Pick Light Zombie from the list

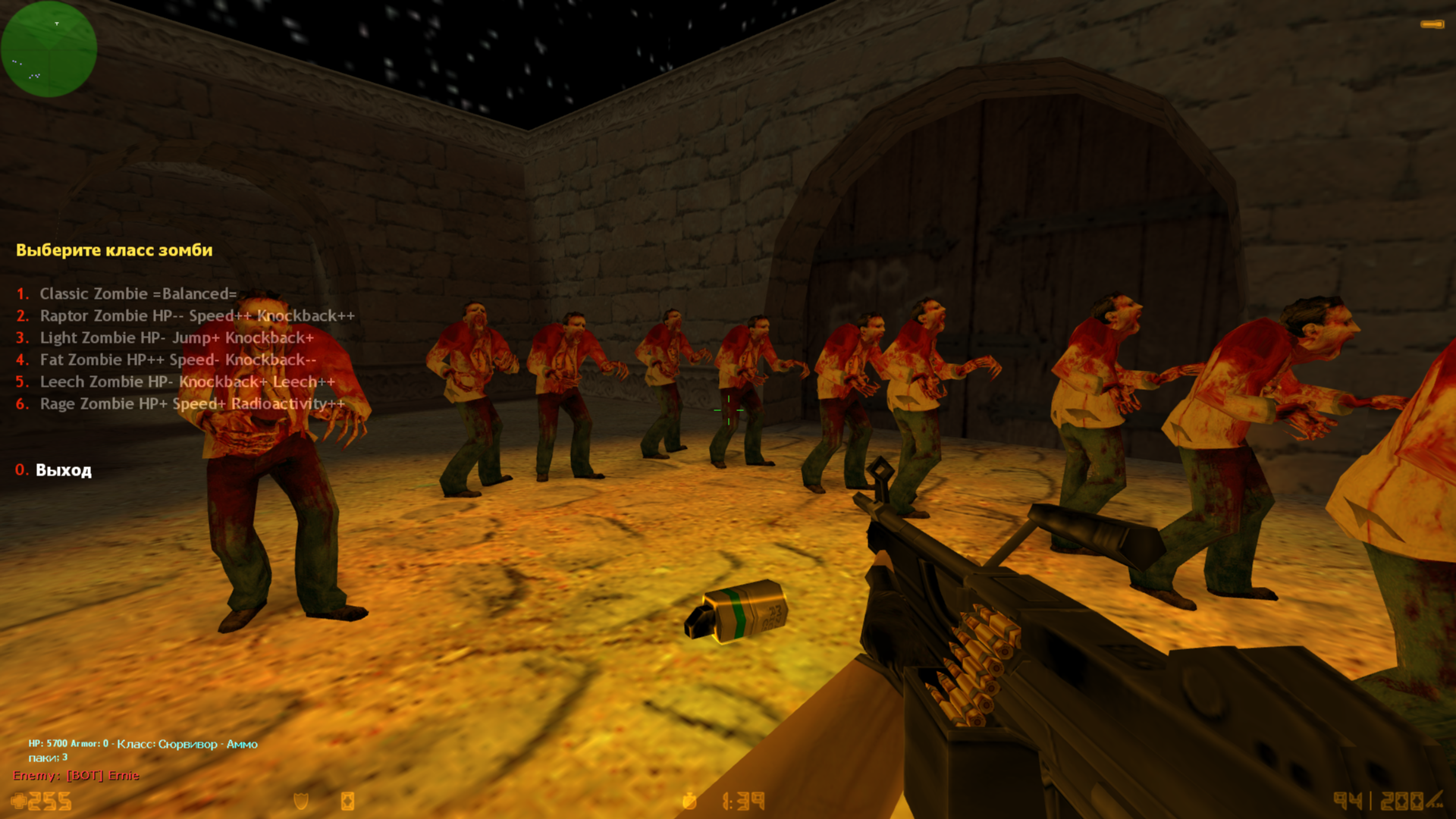176,338
